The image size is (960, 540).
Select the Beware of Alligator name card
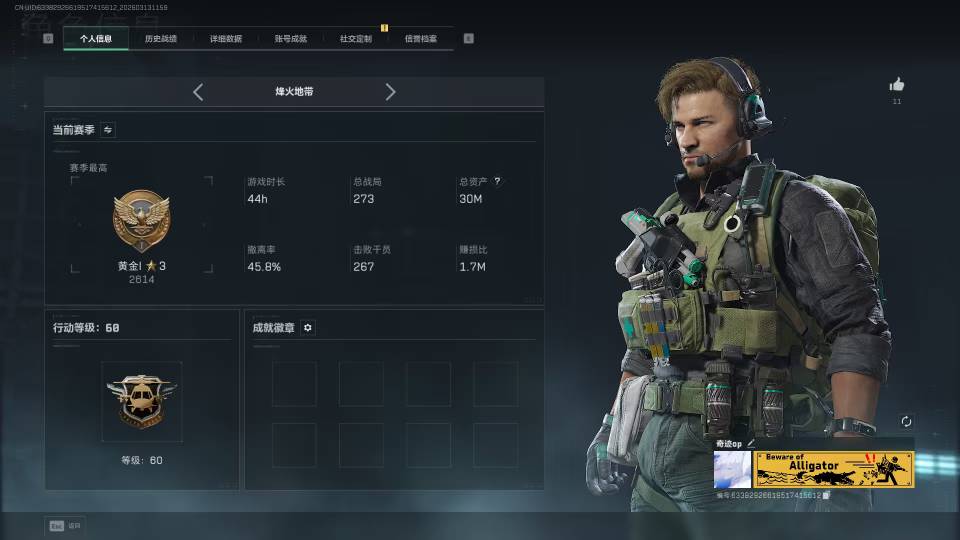(834, 469)
